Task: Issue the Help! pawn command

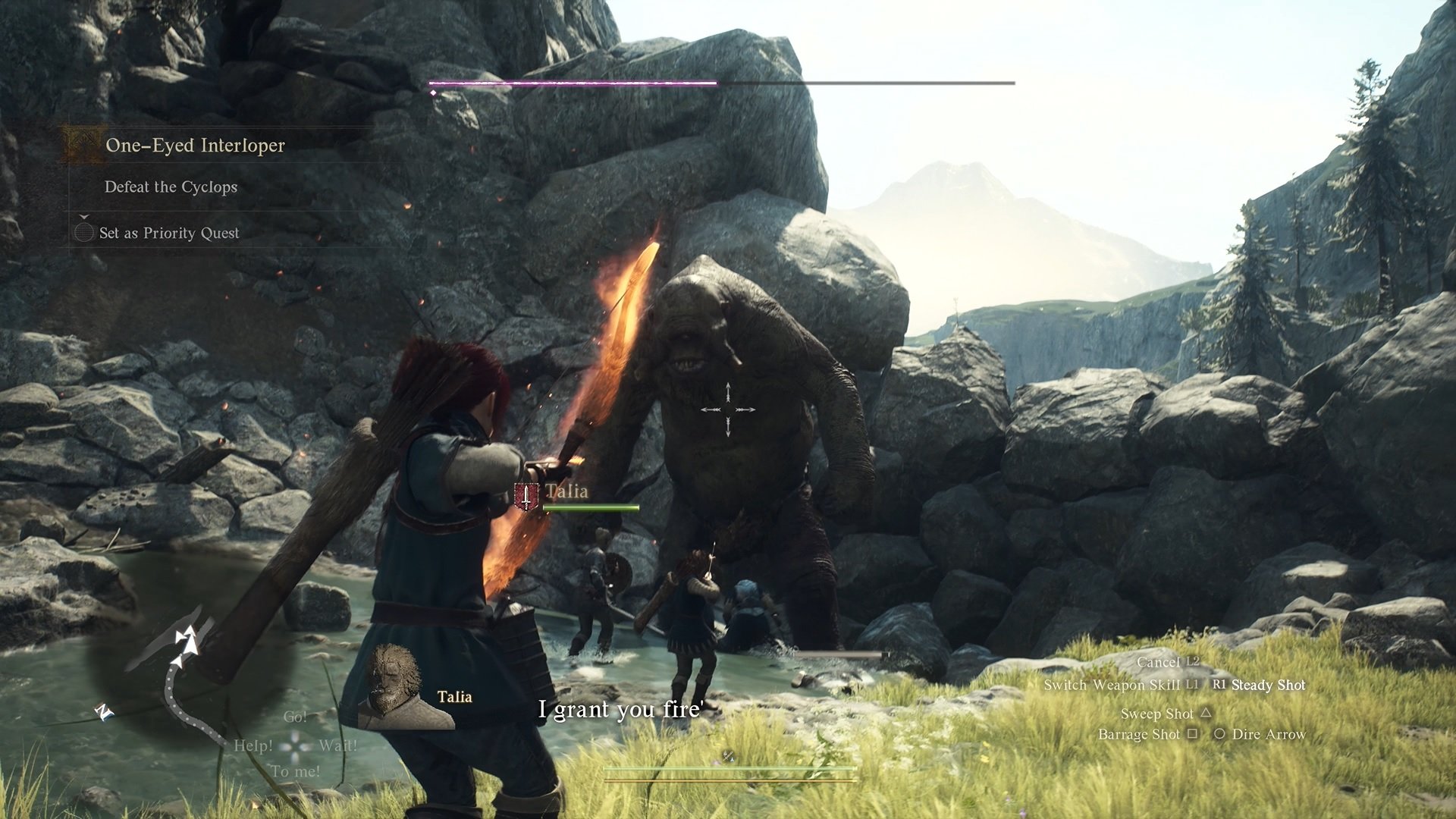Action: tap(253, 746)
